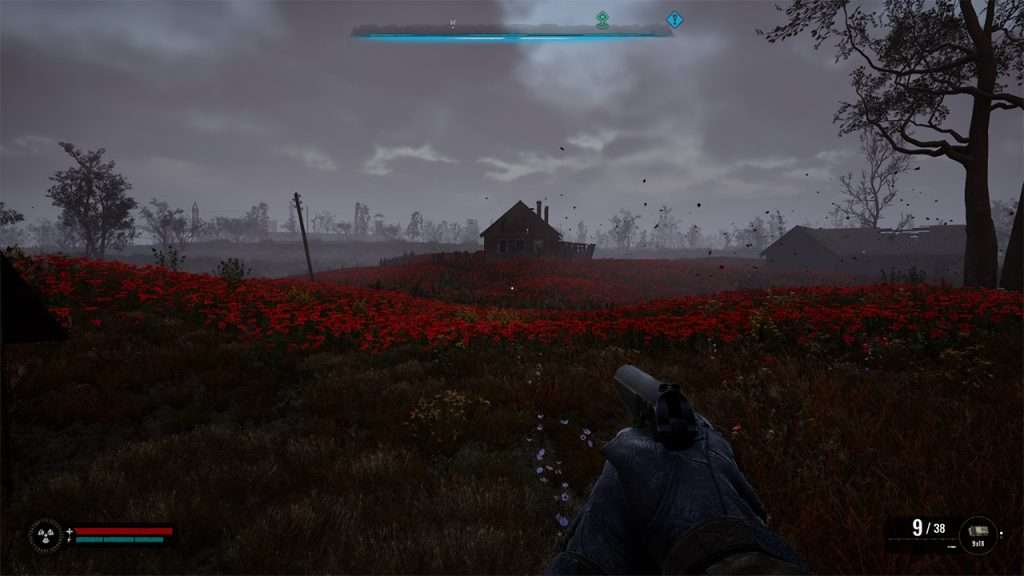Click the small white marker on compass
Viewport: 1024px width, 576px height.
coord(452,22)
